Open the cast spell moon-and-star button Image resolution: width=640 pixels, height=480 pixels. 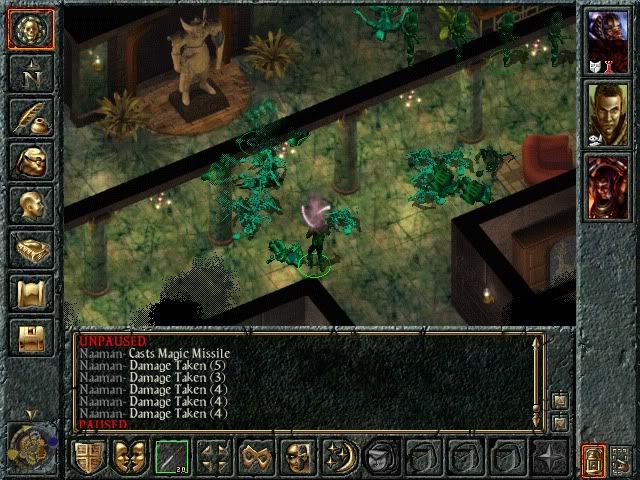(x=340, y=457)
